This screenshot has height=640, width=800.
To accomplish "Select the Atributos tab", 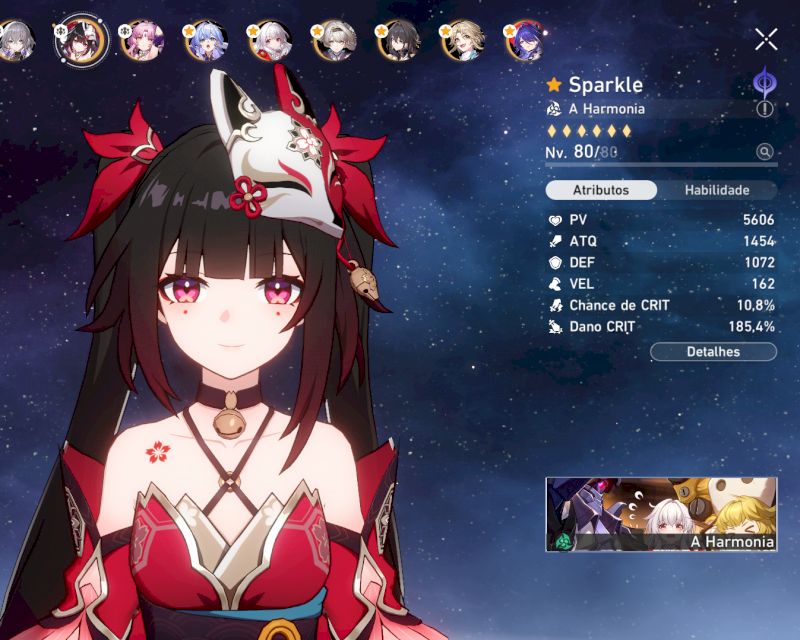I will pyautogui.click(x=601, y=190).
